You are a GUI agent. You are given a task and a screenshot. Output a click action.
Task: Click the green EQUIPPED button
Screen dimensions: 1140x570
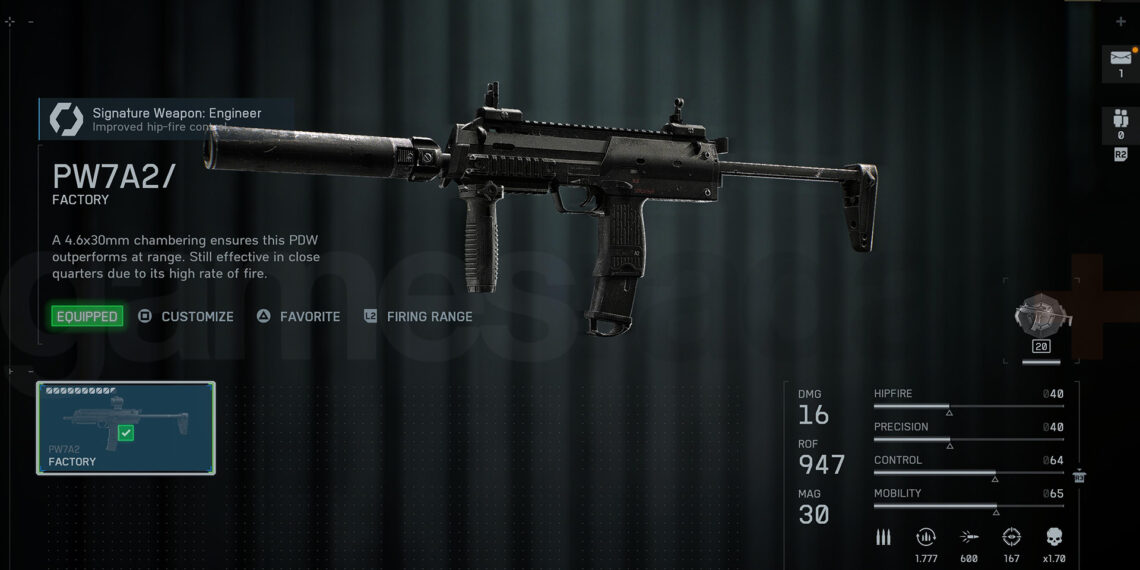click(87, 316)
